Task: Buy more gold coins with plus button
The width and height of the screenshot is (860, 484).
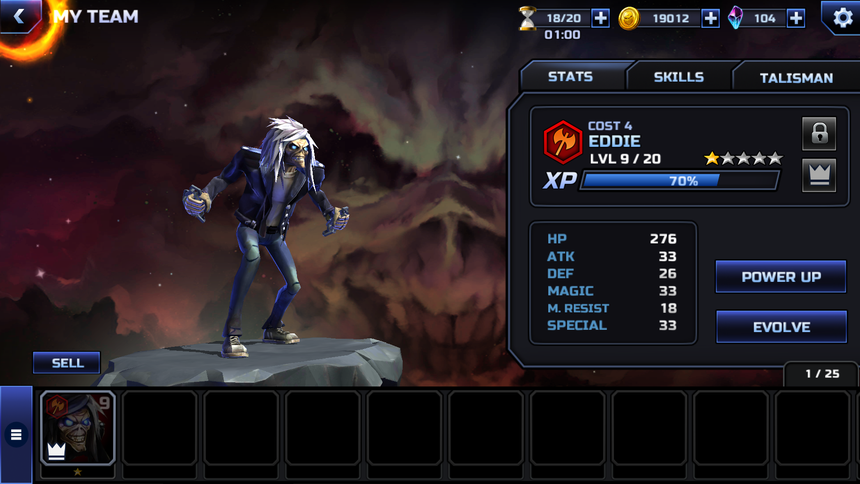Action: [710, 17]
